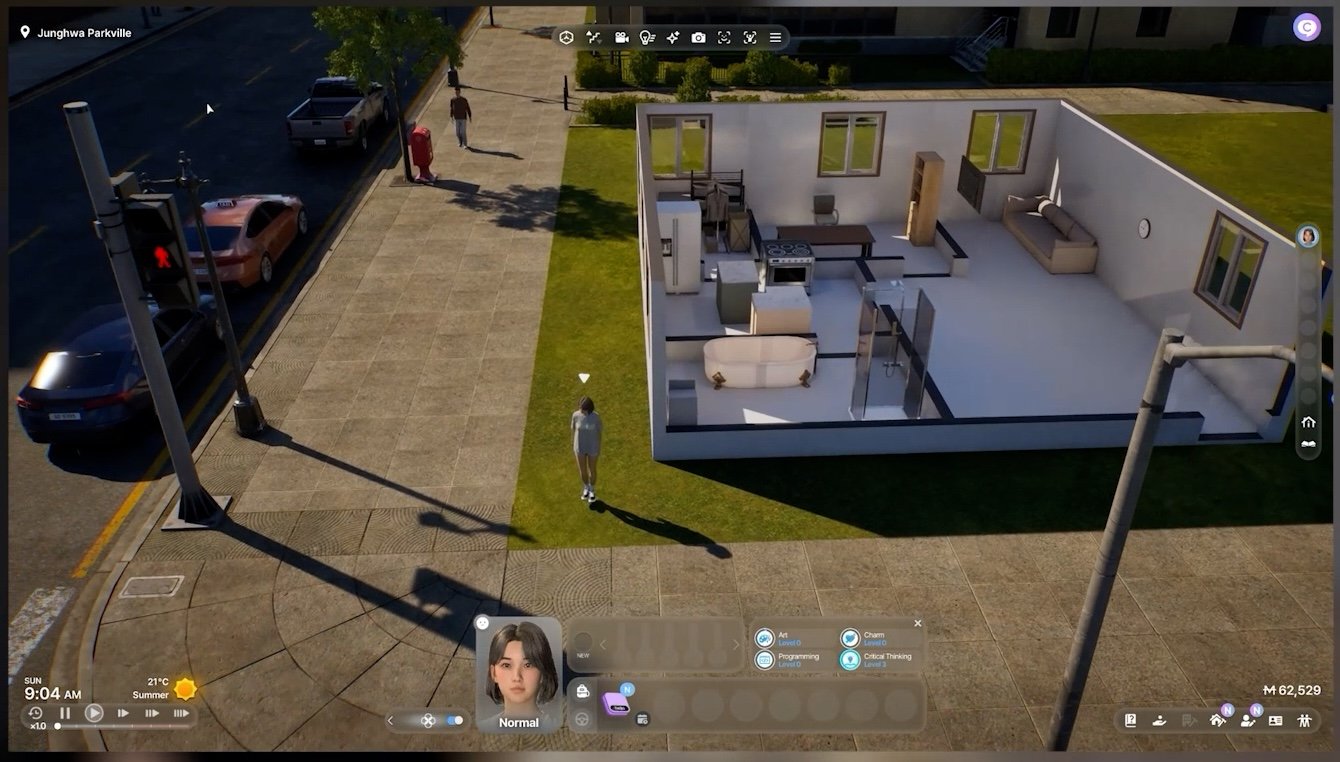Select the fastest time speed button
1340x762 pixels.
[x=181, y=713]
